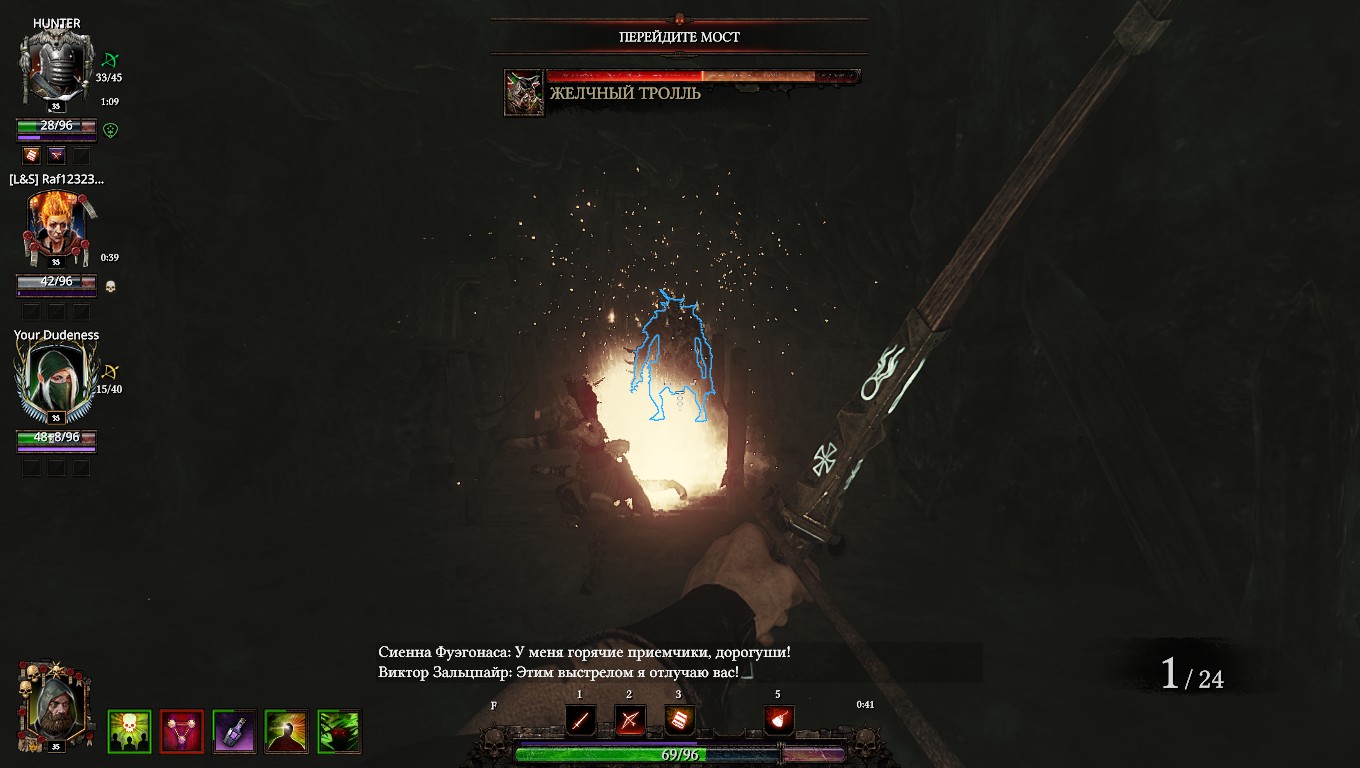Click the glowing figure green buff icon
This screenshot has height=768, width=1360.
(286, 731)
